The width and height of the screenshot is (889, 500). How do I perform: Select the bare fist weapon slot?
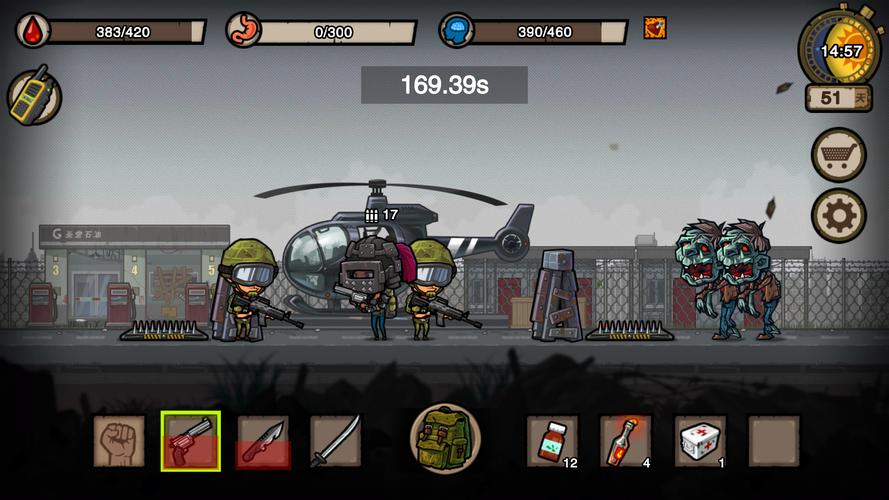[119, 441]
